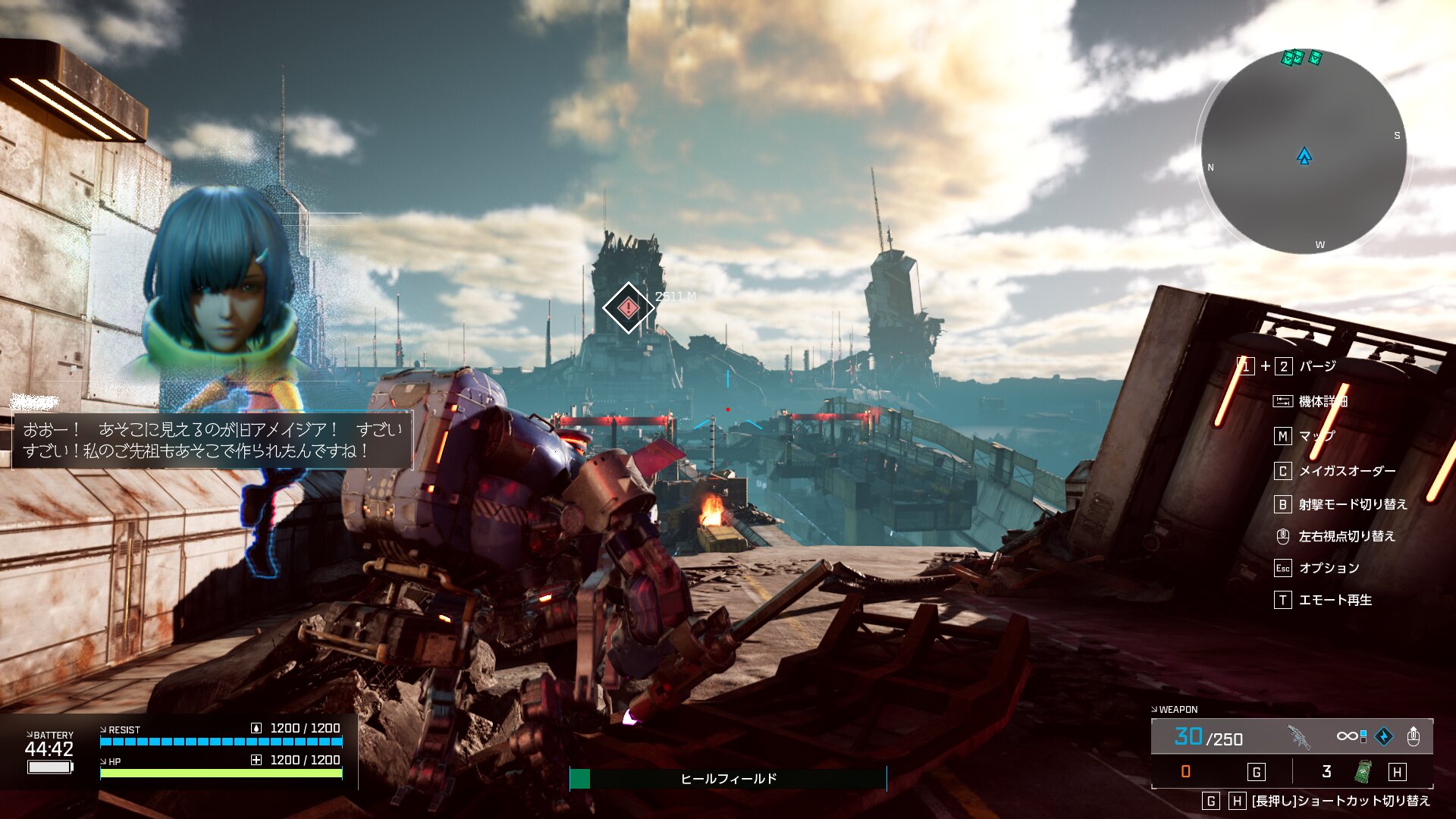This screenshot has height=819, width=1456.
Task: Select the red objective waypoint diamond marker
Action: [x=628, y=308]
